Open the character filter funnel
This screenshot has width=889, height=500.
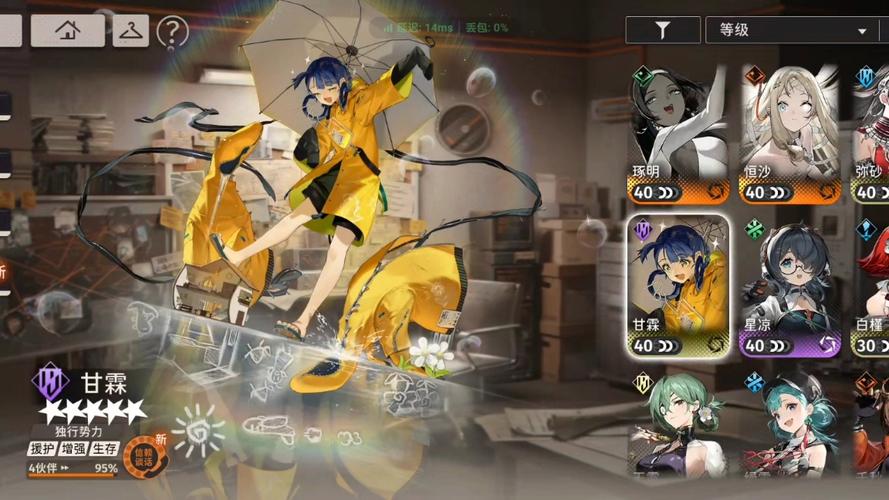662,30
